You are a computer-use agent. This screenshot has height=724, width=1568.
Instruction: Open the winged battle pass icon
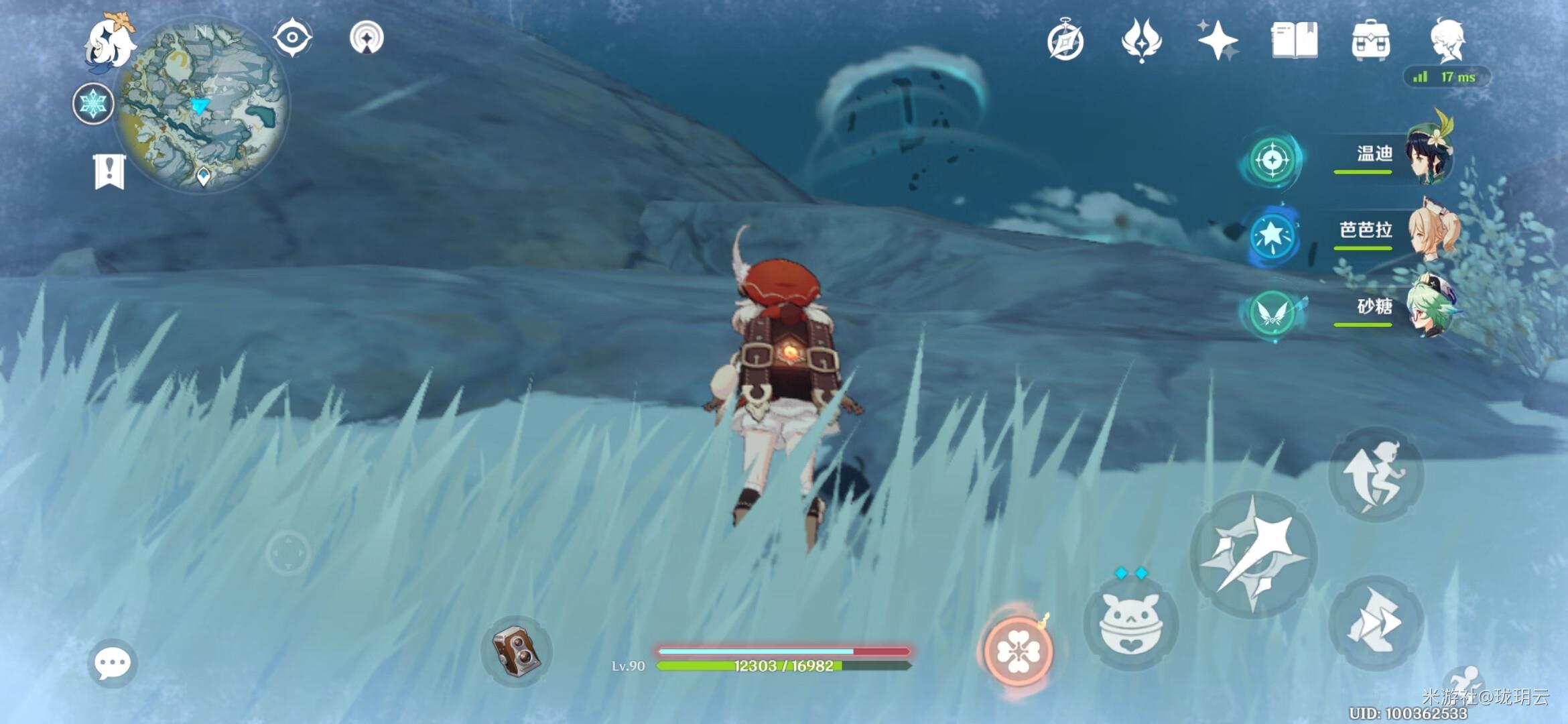point(1141,40)
